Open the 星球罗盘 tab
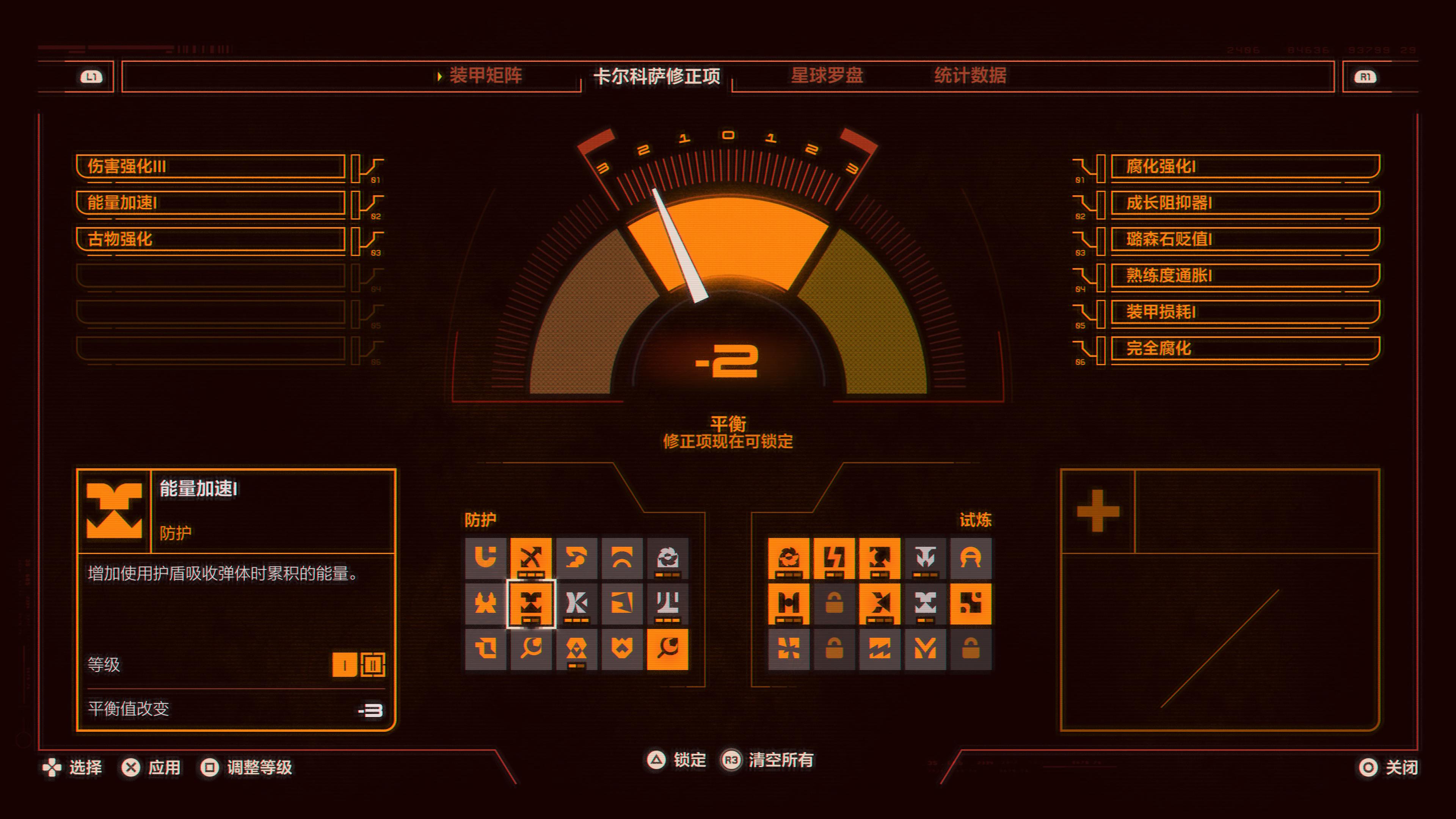This screenshot has width=1456, height=819. [826, 75]
